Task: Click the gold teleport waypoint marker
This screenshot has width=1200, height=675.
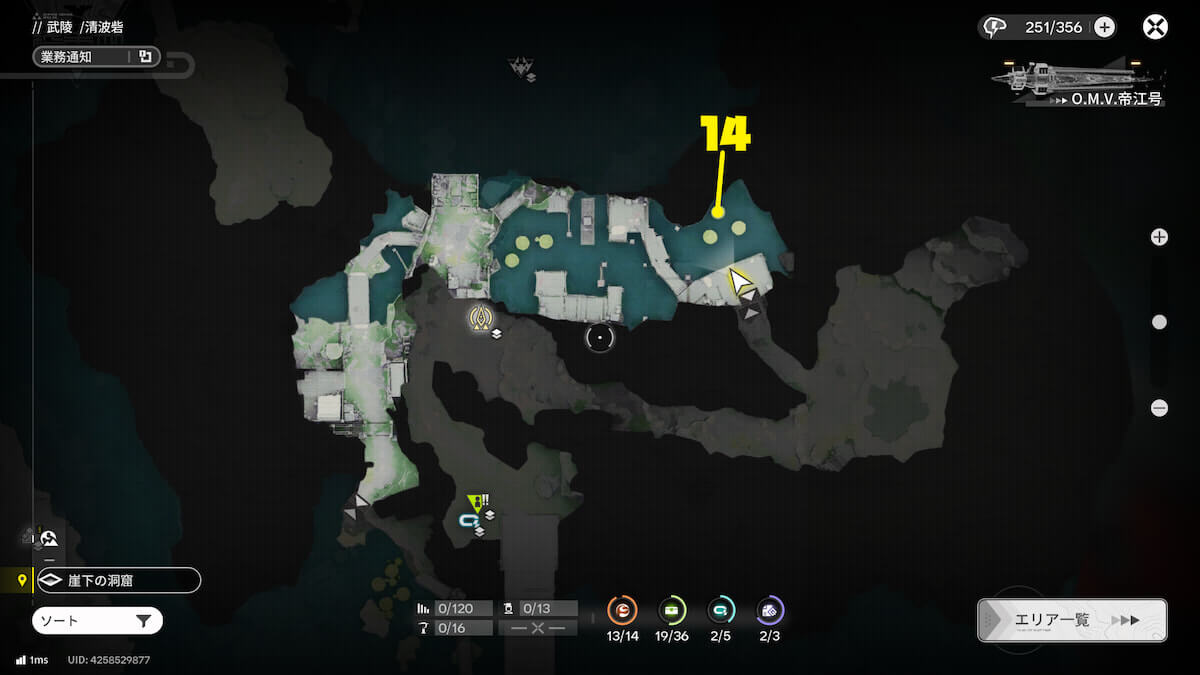Action: (x=483, y=318)
